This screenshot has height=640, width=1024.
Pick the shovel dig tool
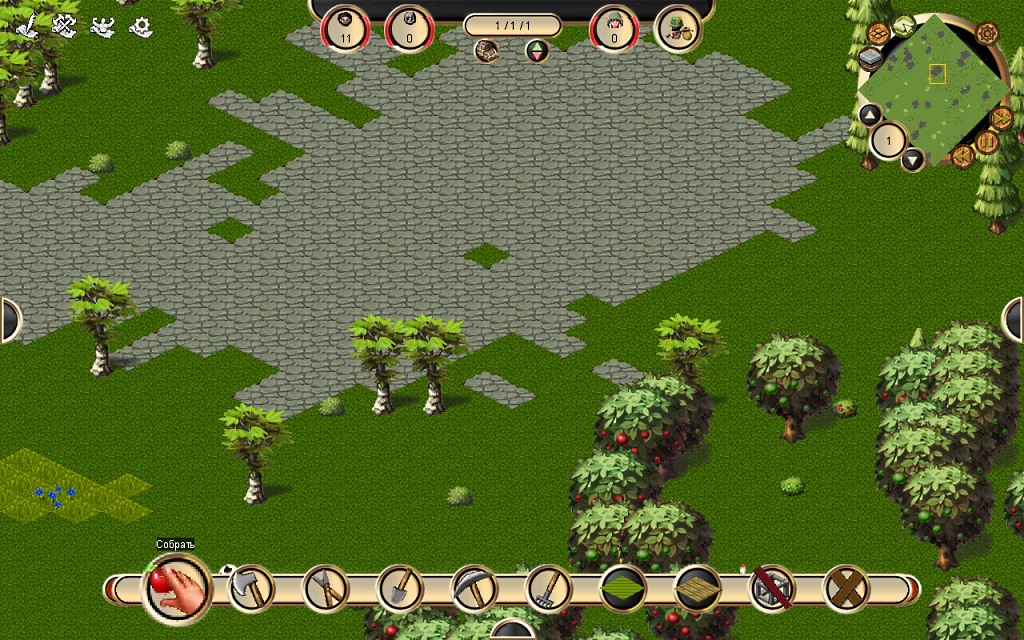click(400, 588)
